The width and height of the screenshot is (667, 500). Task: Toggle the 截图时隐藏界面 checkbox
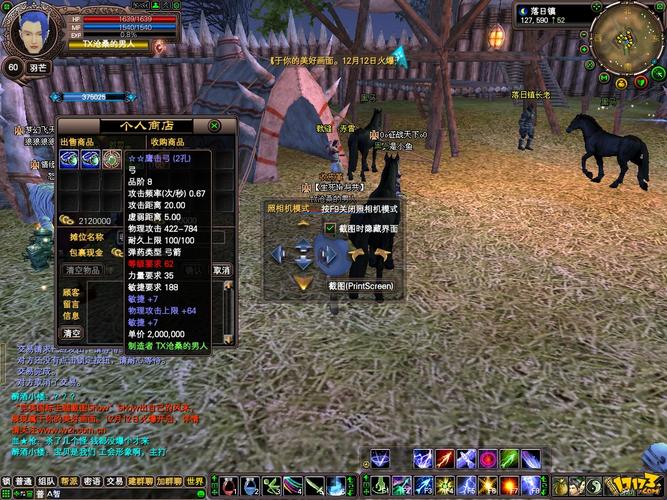tap(331, 229)
